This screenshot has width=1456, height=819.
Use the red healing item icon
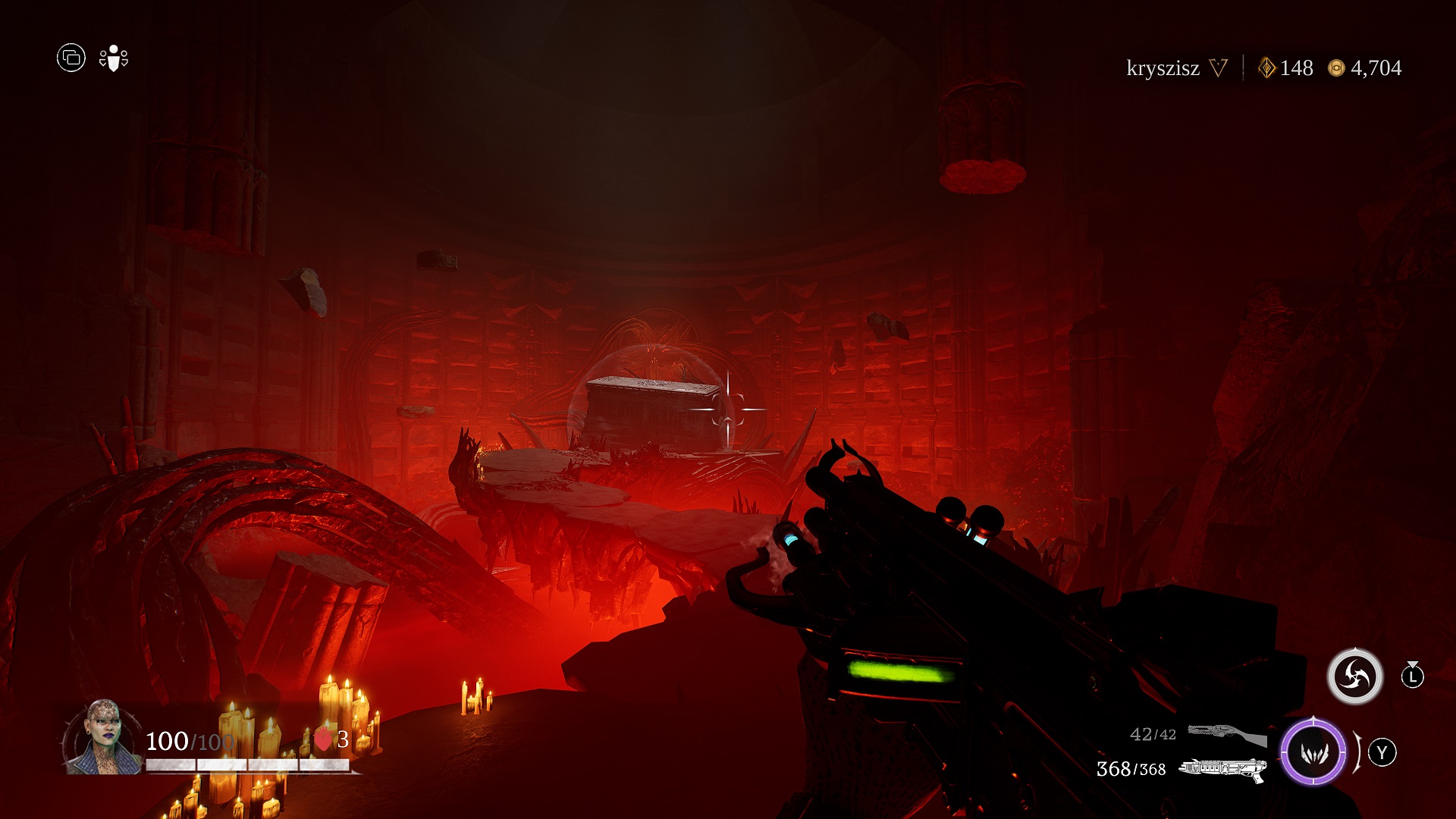click(x=323, y=739)
